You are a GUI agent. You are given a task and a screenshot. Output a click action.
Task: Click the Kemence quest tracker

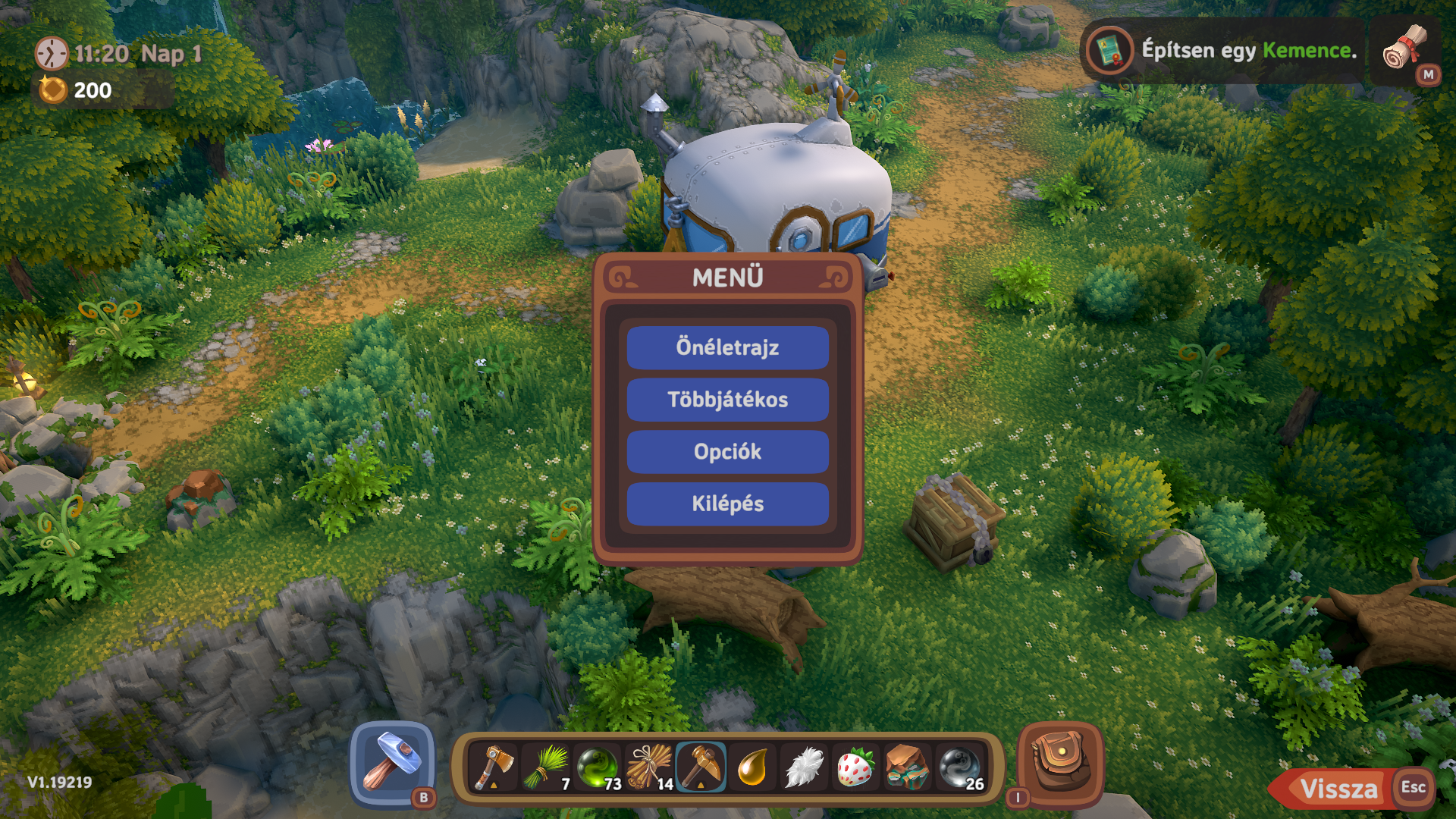coord(1222,51)
